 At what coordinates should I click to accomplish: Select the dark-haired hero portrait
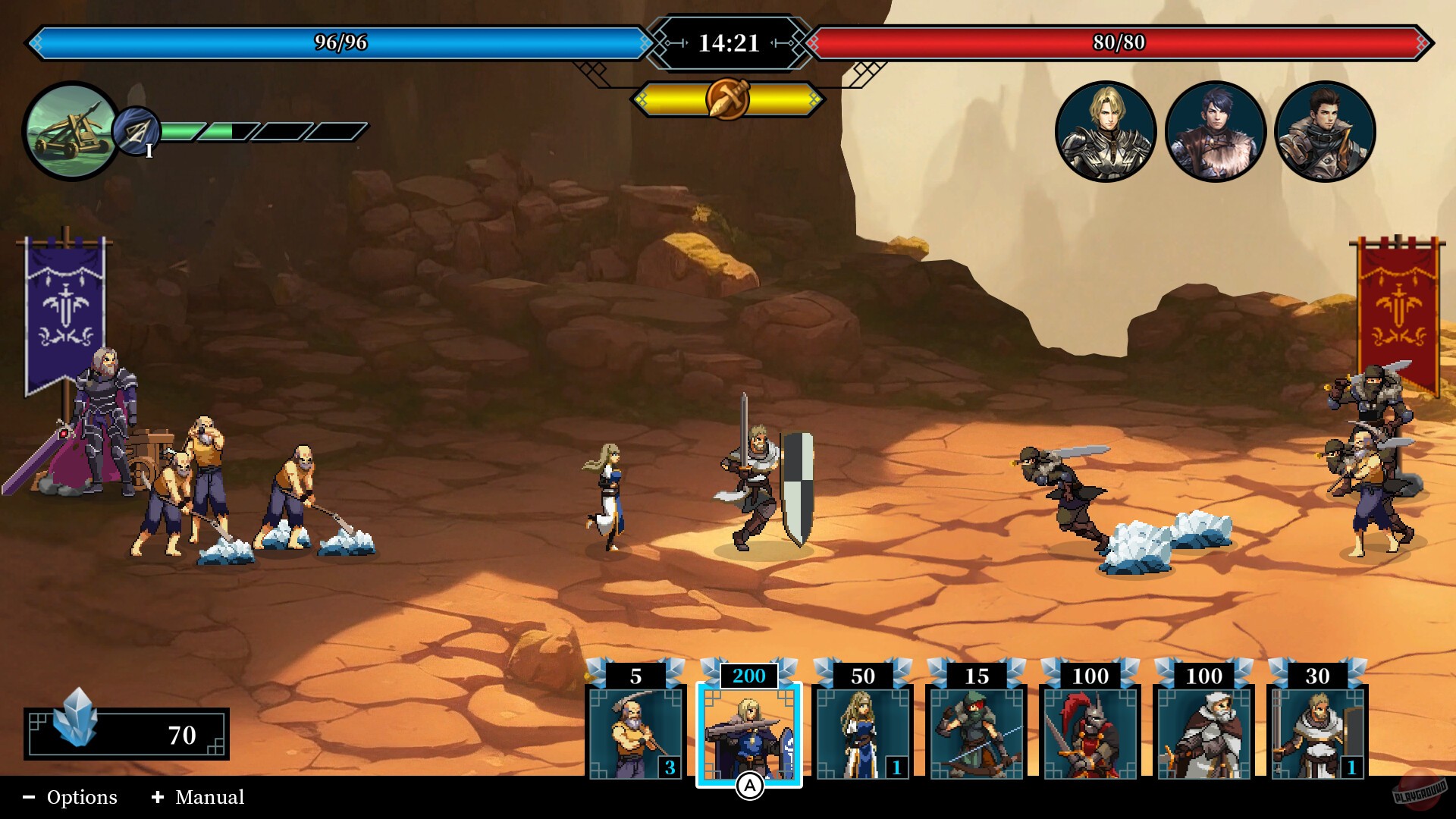click(1324, 131)
